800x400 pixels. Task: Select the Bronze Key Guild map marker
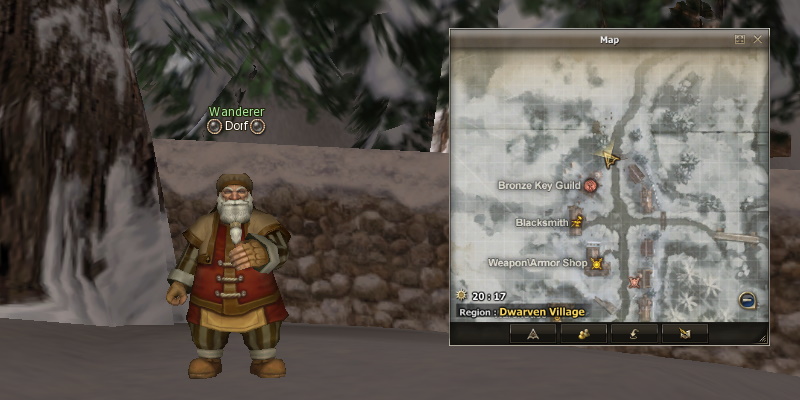point(591,185)
